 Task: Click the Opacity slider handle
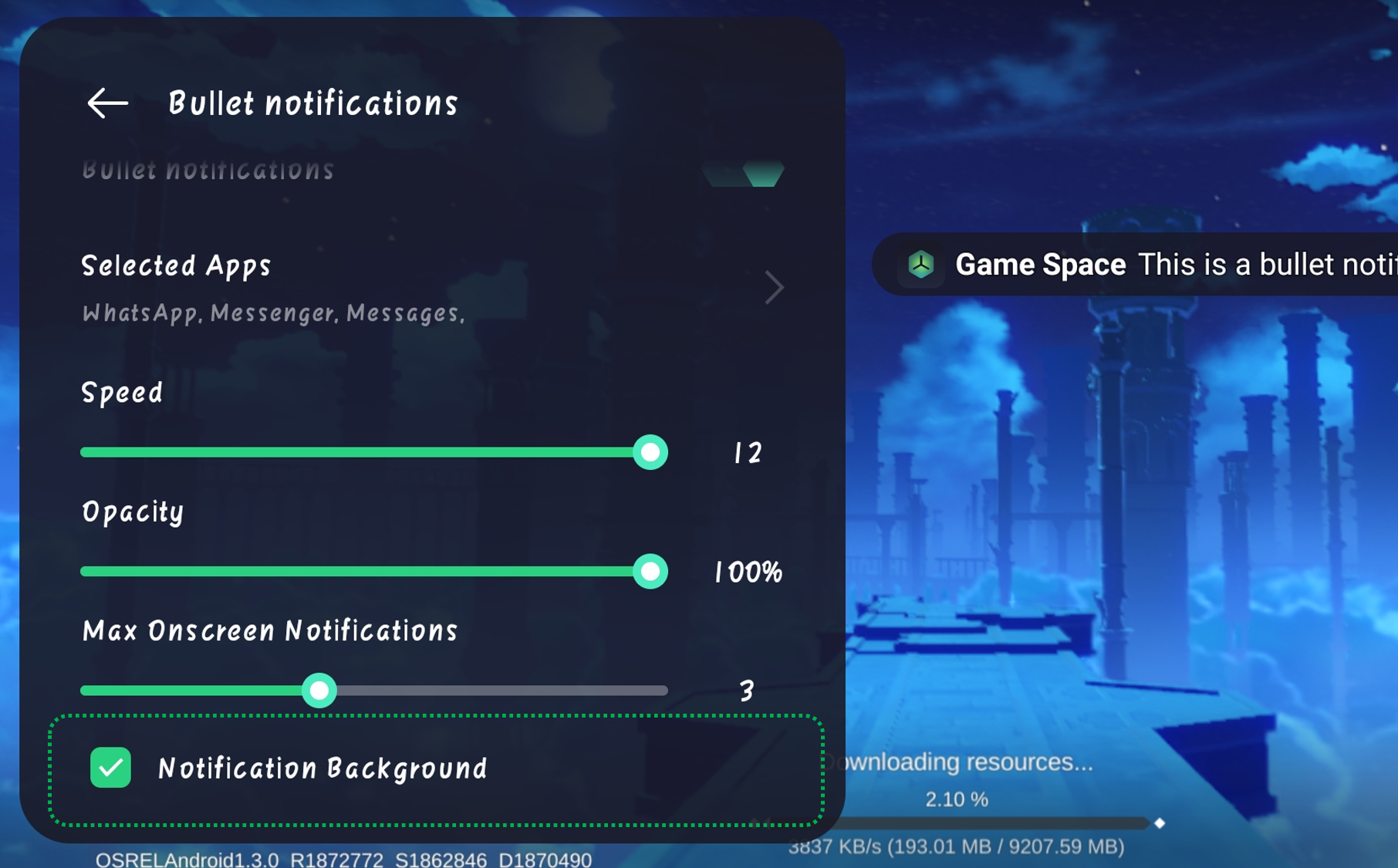pos(650,572)
